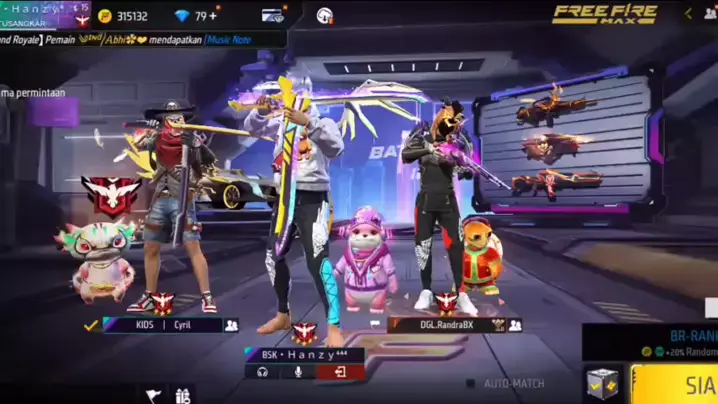Screen dimensions: 718x404
Task: Top up diamonds with the plus button
Action: coord(213,16)
